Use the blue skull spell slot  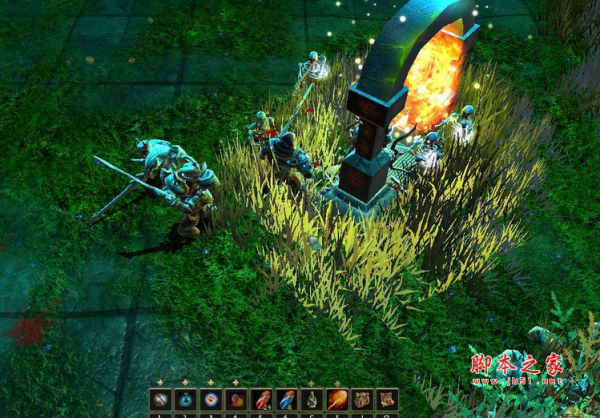(x=186, y=400)
